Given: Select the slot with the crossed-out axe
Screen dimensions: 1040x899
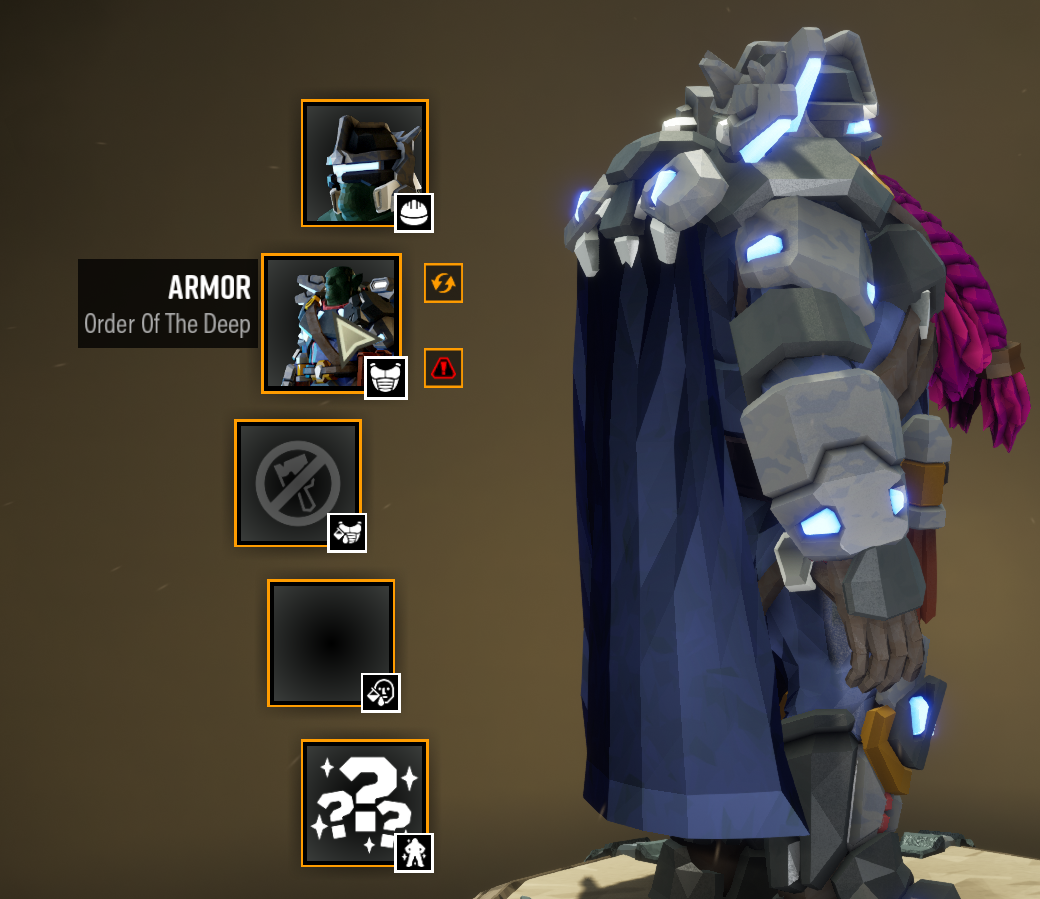Looking at the screenshot, I should point(298,483).
